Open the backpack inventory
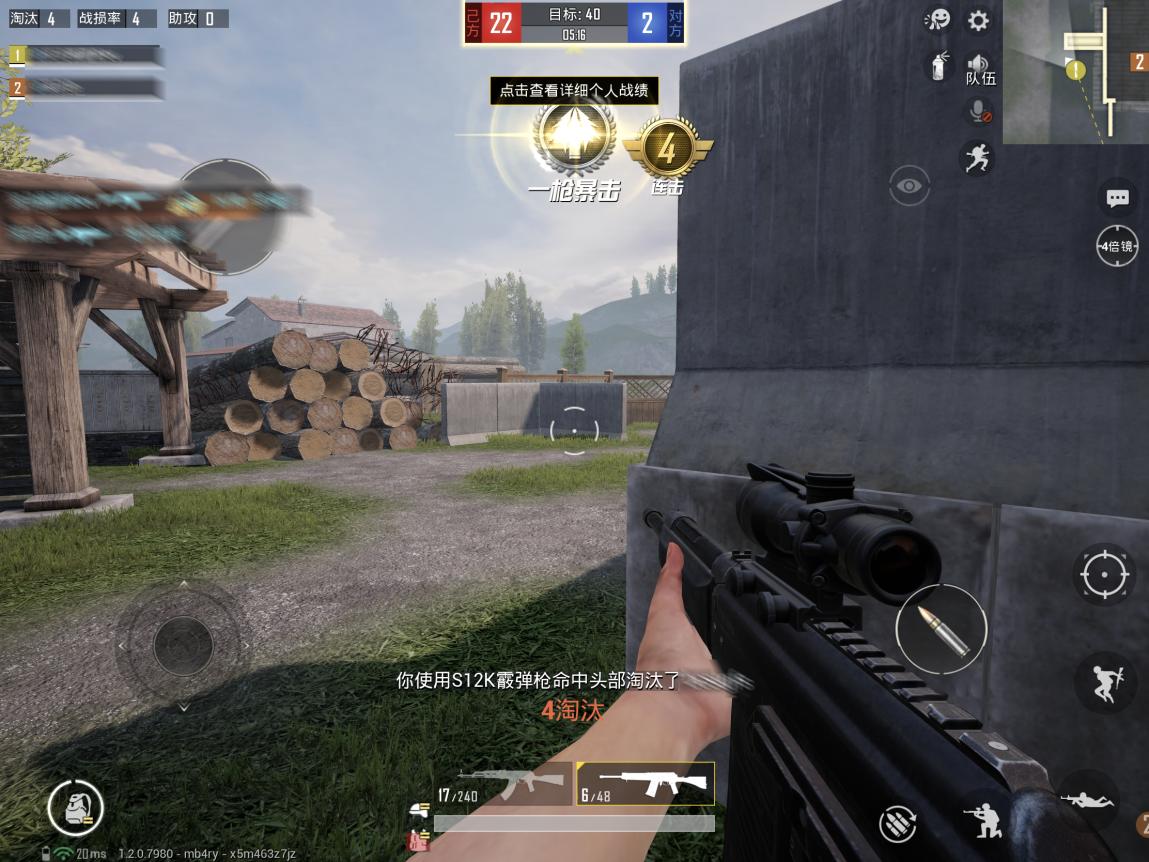 tap(76, 808)
